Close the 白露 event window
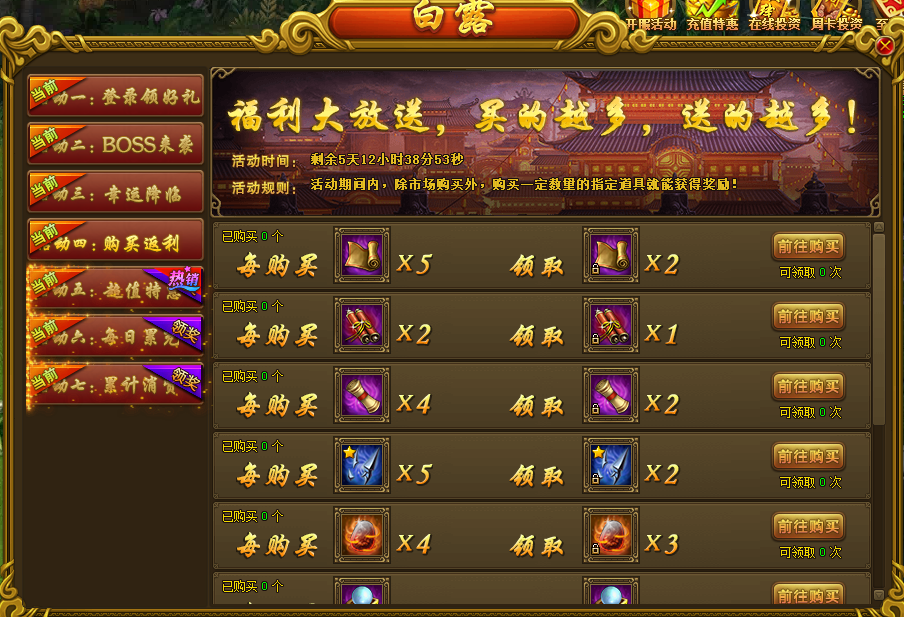This screenshot has width=904, height=617. click(x=885, y=46)
